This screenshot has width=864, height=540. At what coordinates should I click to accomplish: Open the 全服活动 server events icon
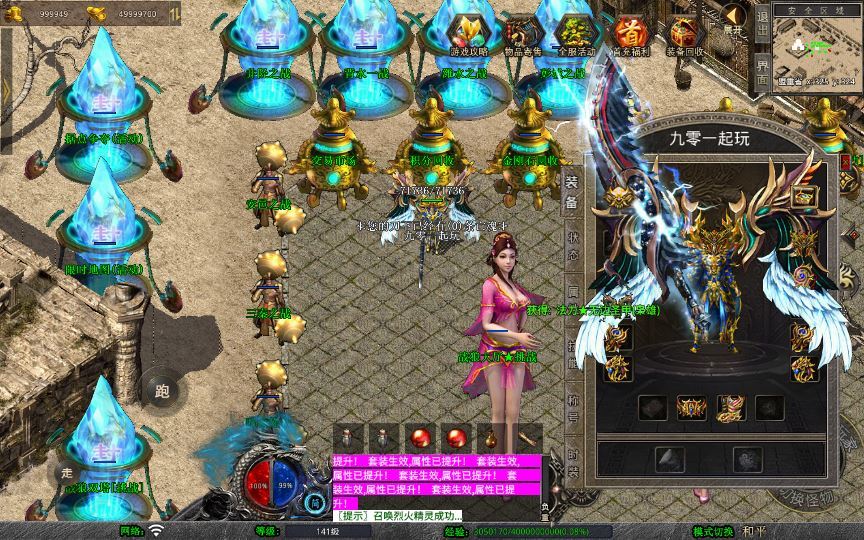(574, 35)
